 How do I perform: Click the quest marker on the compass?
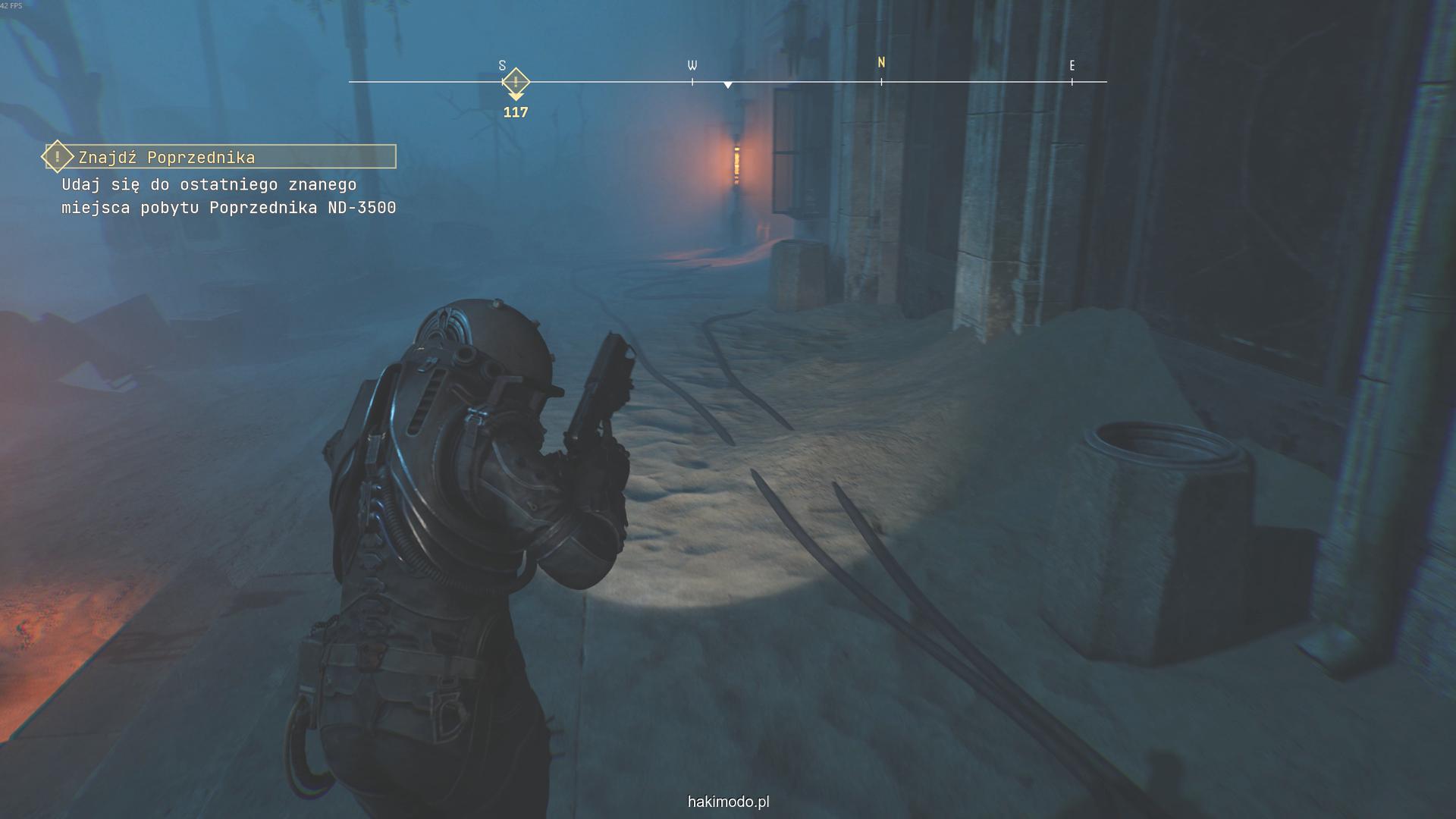516,82
